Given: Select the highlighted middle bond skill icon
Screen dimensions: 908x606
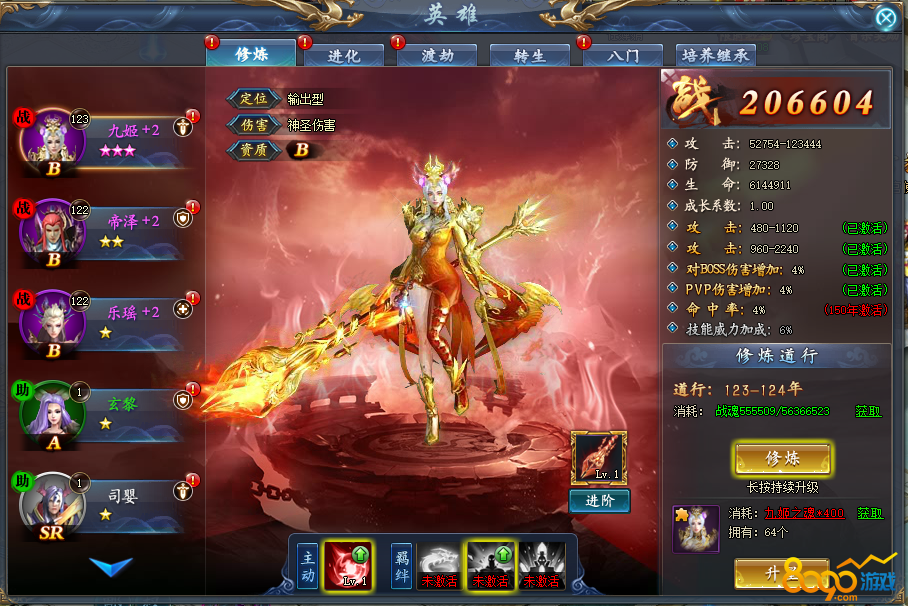Looking at the screenshot, I should [x=491, y=565].
